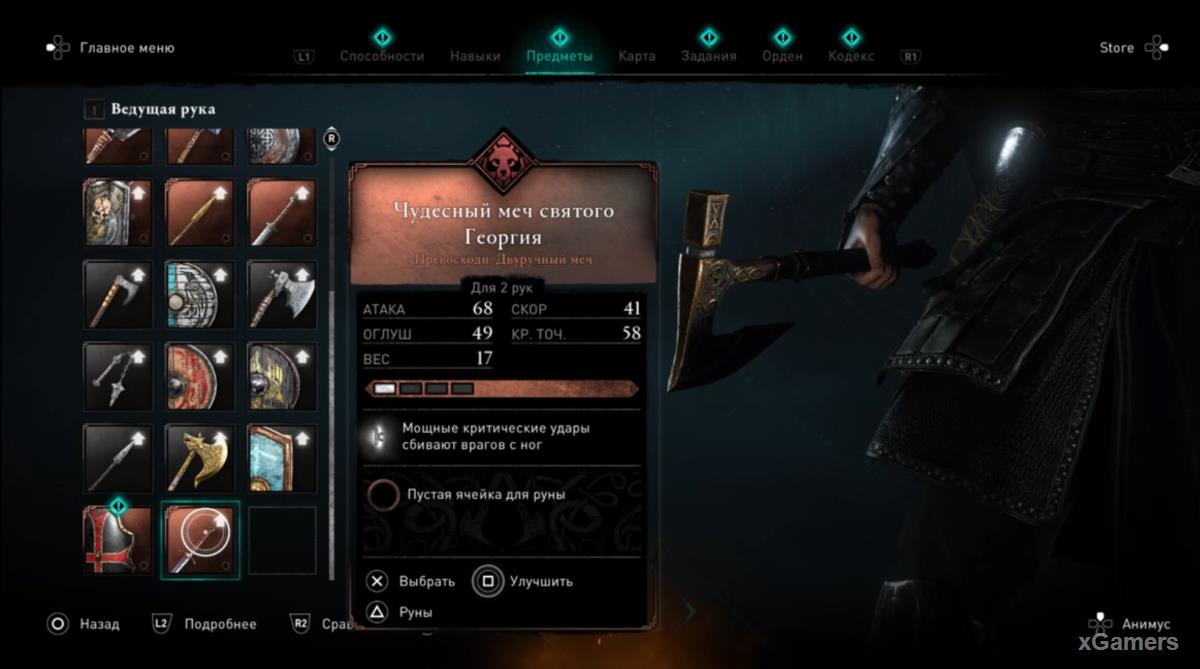Choose the white and teal round shield

pyautogui.click(x=200, y=295)
